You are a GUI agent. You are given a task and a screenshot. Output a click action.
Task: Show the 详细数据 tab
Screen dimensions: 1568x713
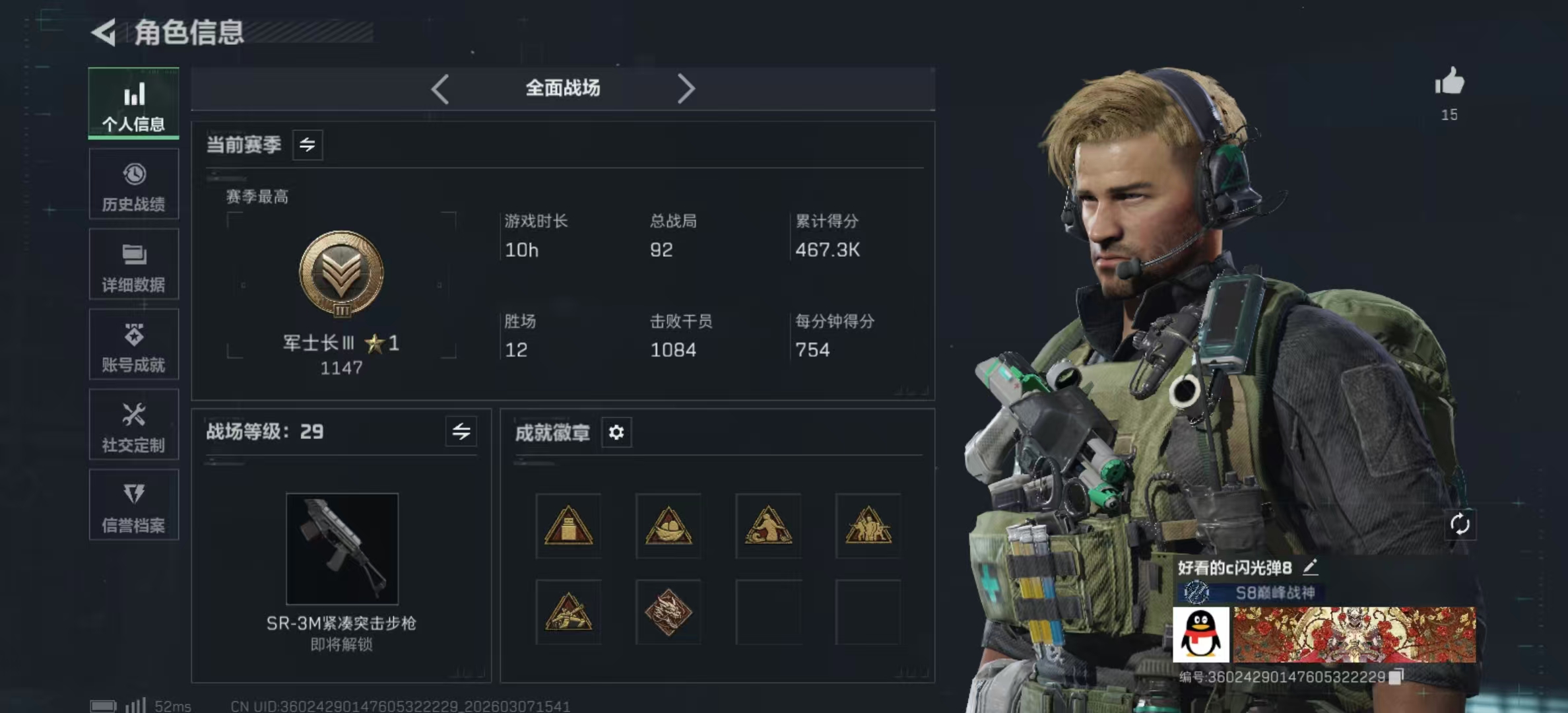click(x=133, y=265)
